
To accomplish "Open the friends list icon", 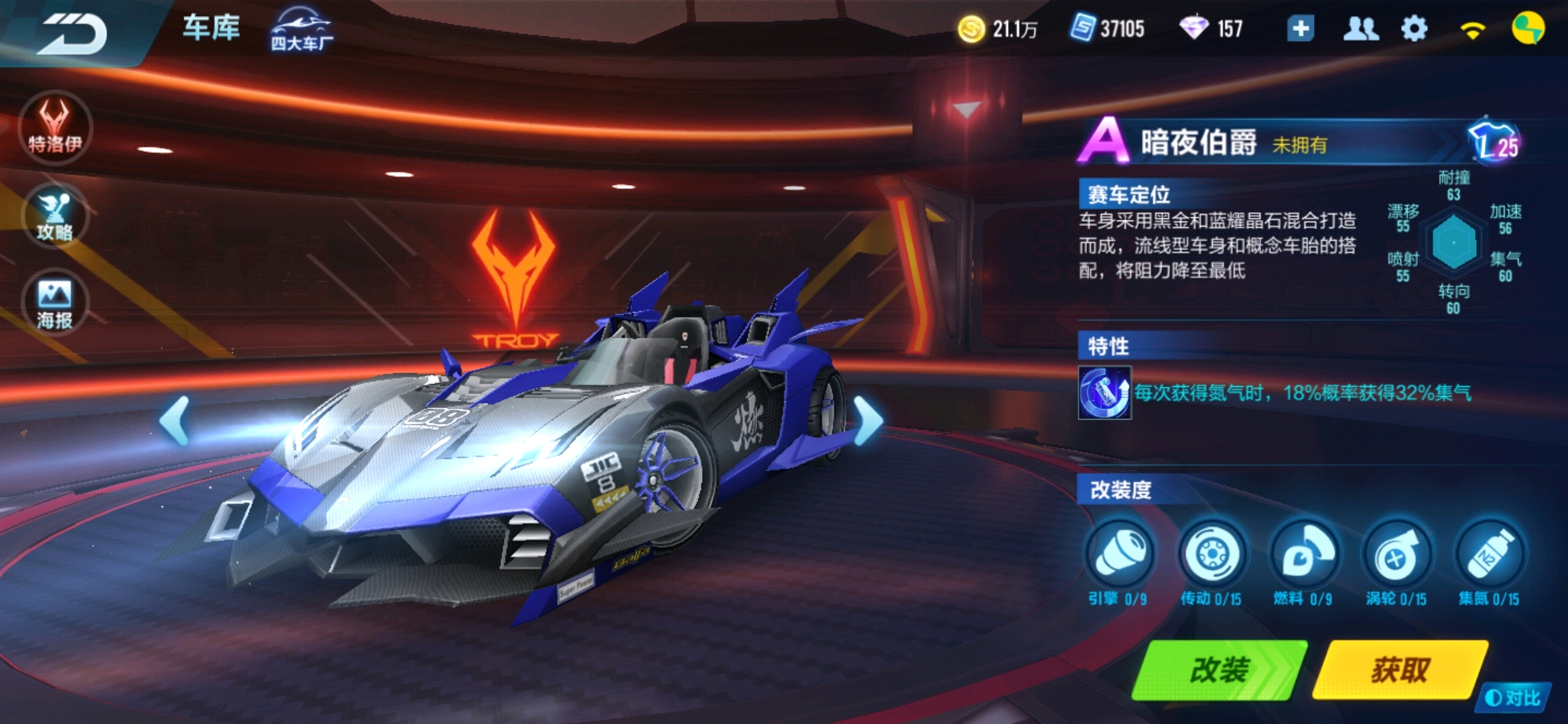I will click(x=1360, y=29).
